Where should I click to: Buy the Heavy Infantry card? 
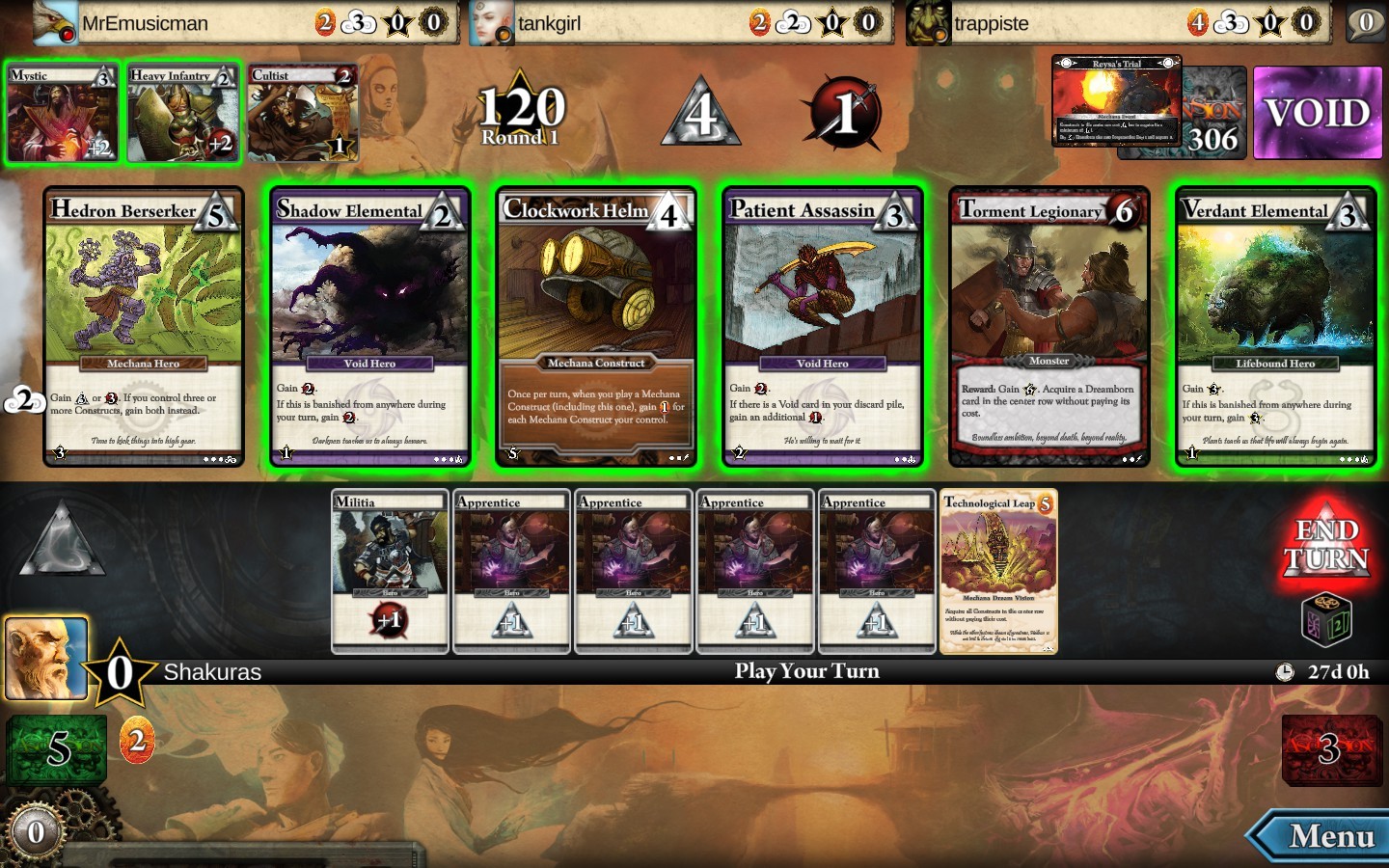click(183, 113)
